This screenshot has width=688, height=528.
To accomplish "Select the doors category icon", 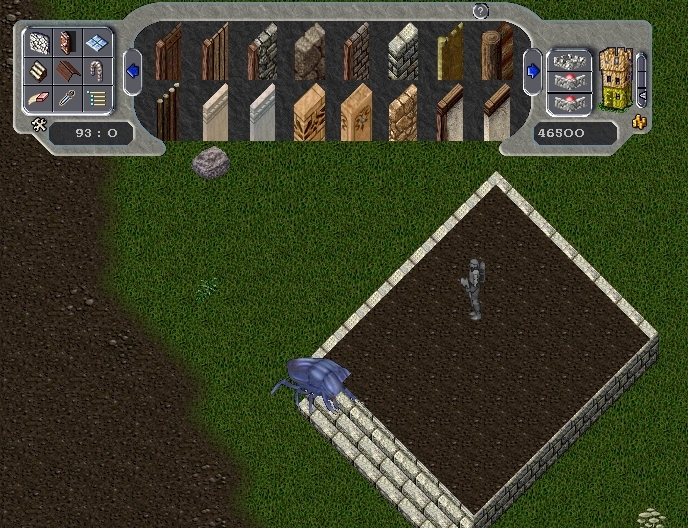I will (x=68, y=44).
